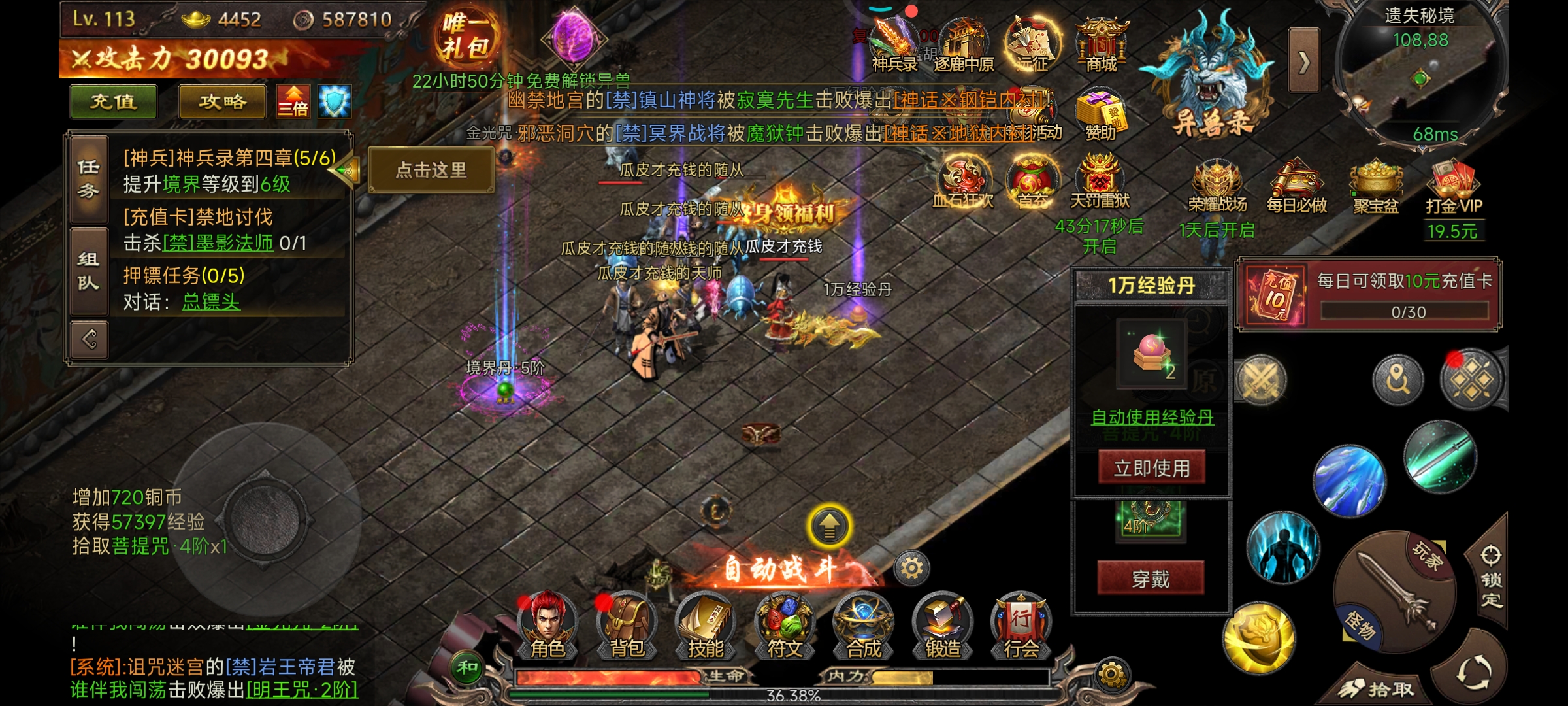The width and height of the screenshot is (1568, 706).
Task: Open the 角色 character menu
Action: click(x=547, y=625)
